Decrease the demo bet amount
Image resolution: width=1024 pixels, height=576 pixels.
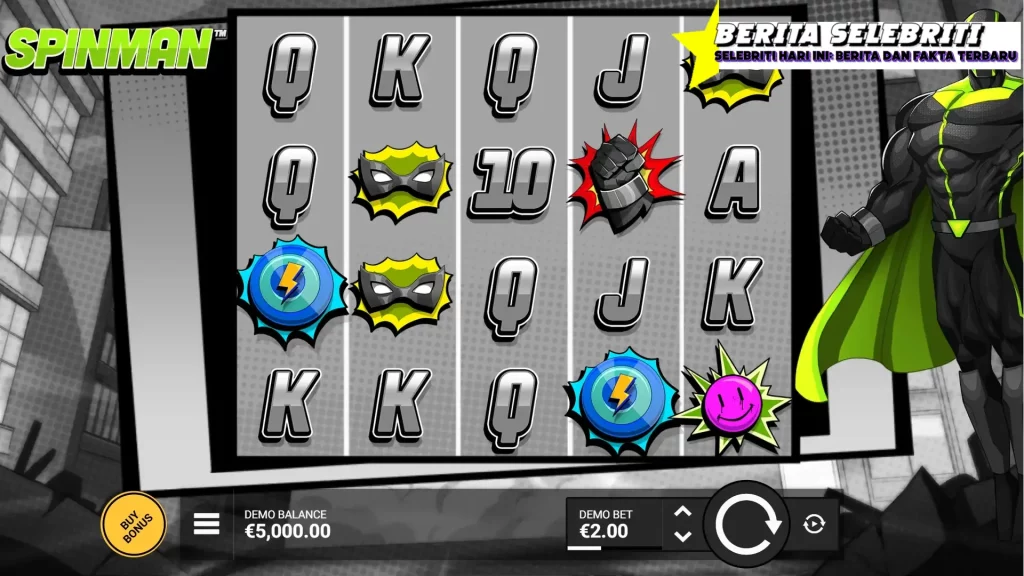[683, 536]
